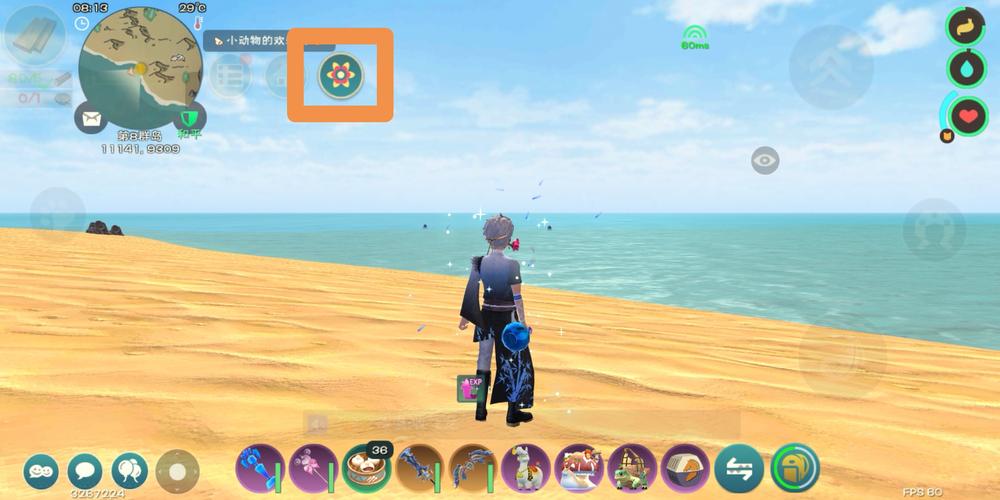Open the circular island minimap
The width and height of the screenshot is (1000, 500).
click(140, 68)
